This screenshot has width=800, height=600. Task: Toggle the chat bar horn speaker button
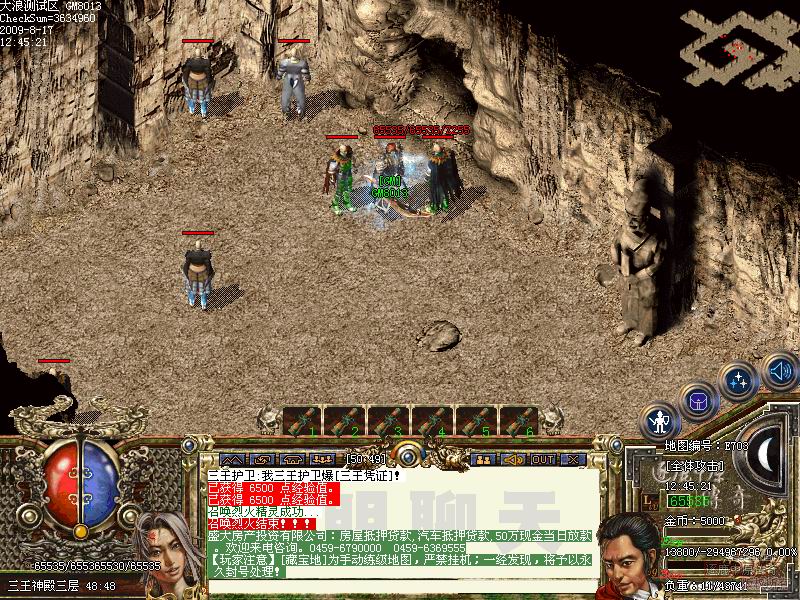click(x=513, y=459)
